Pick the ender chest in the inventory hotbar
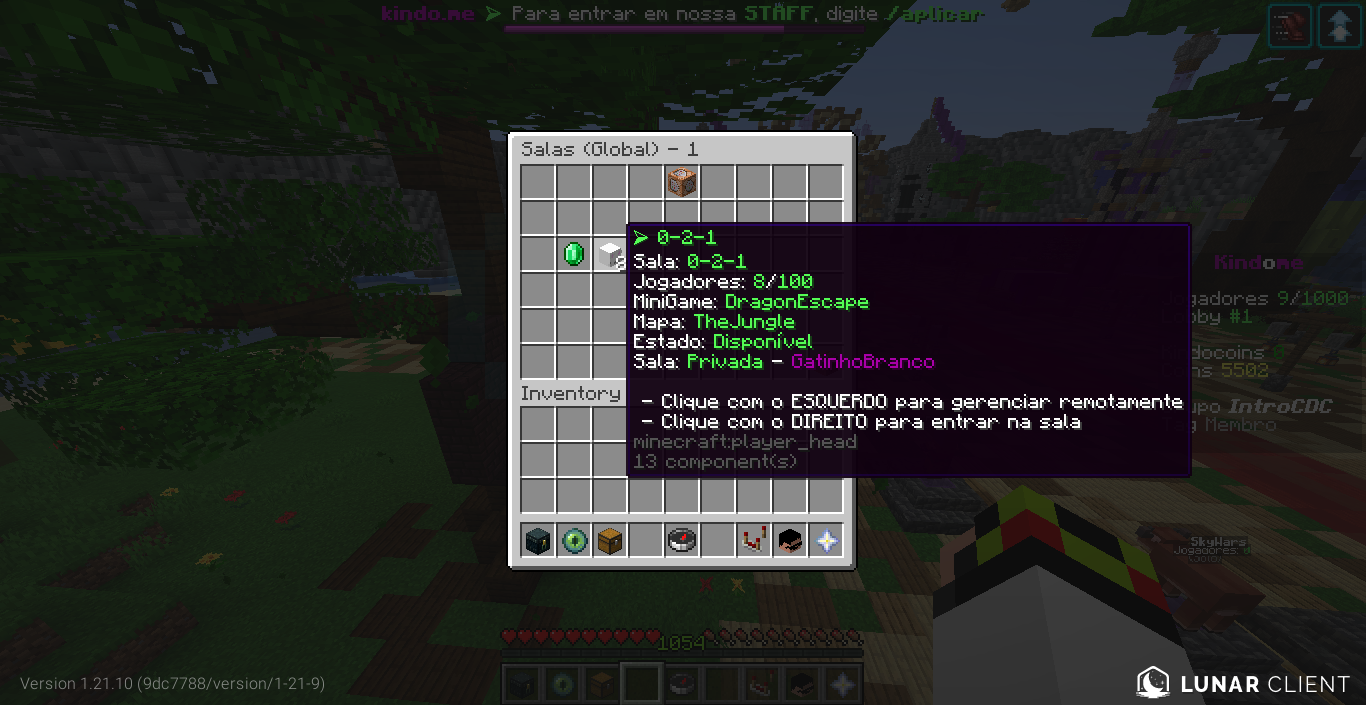Image resolution: width=1366 pixels, height=705 pixels. point(538,541)
